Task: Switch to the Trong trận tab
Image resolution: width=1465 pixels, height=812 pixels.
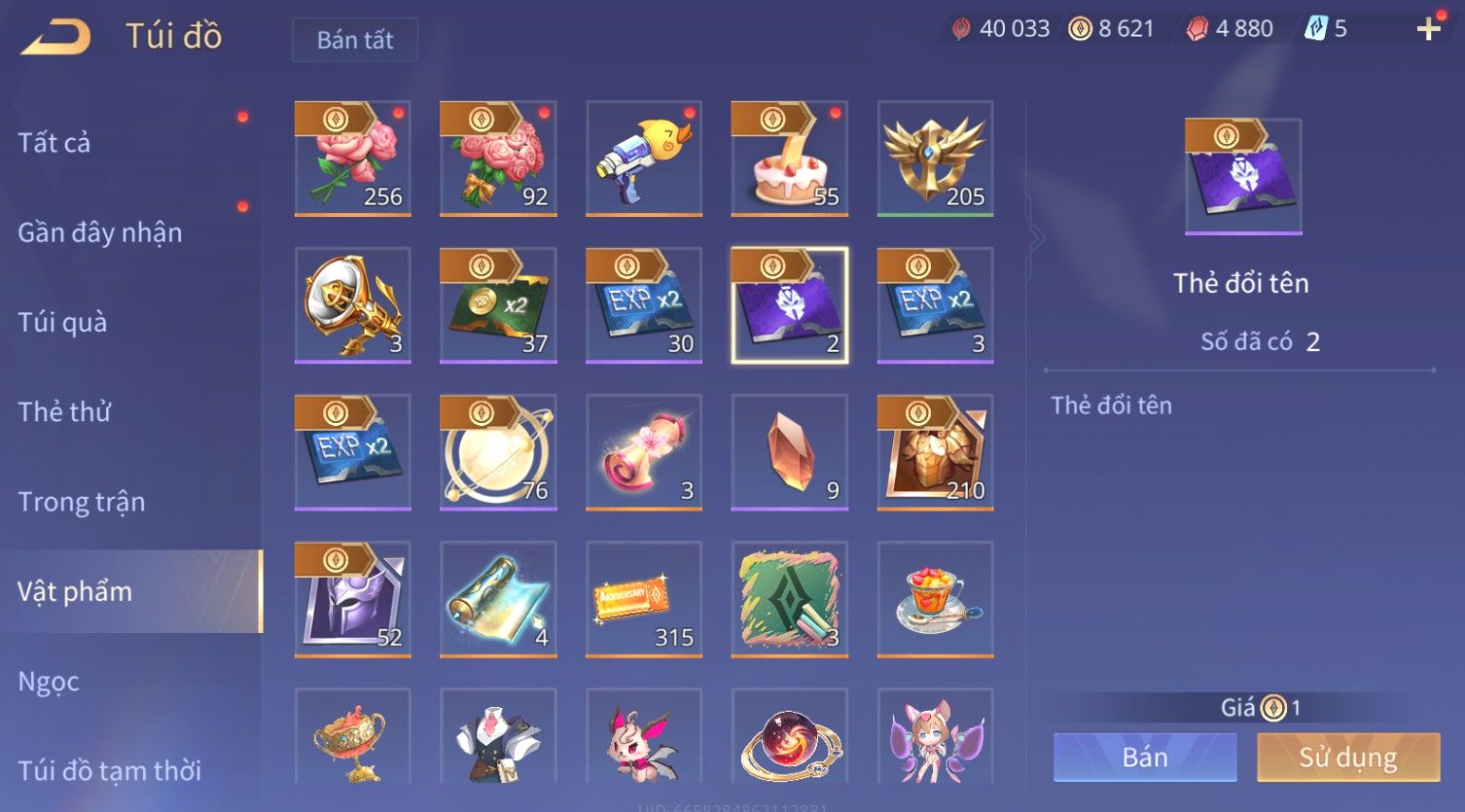Action: tap(82, 502)
